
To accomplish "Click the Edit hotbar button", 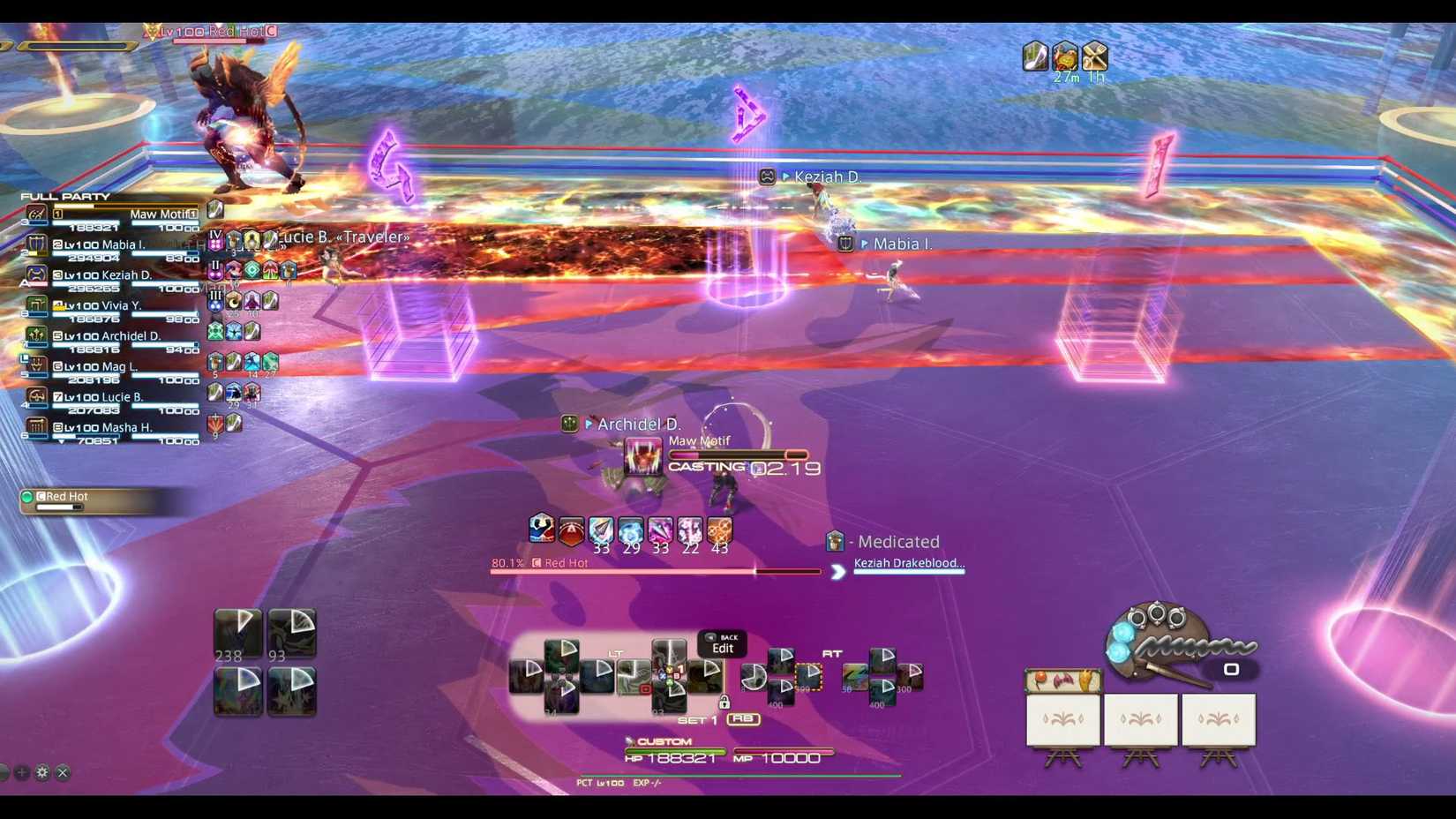I will 722,644.
